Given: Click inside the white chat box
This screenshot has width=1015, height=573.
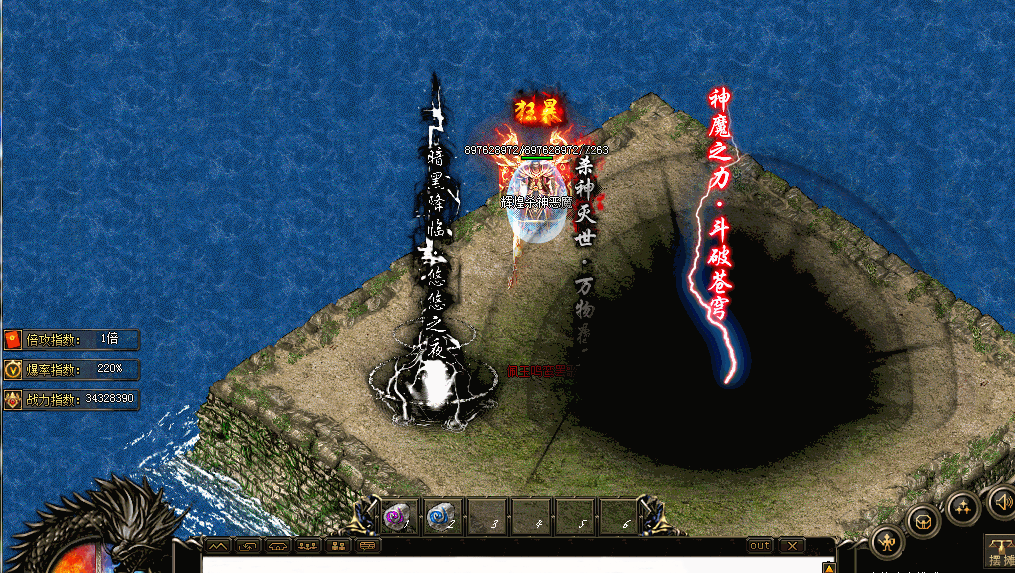Looking at the screenshot, I should click(x=500, y=565).
